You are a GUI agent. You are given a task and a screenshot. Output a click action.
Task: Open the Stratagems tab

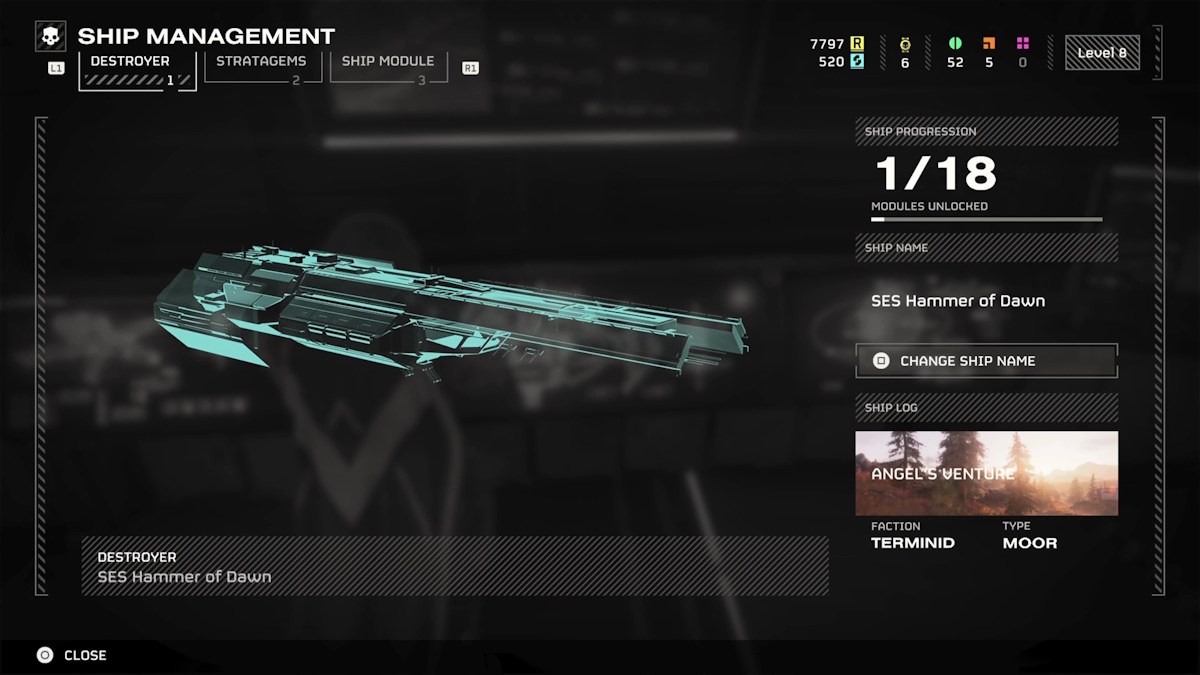click(x=262, y=67)
